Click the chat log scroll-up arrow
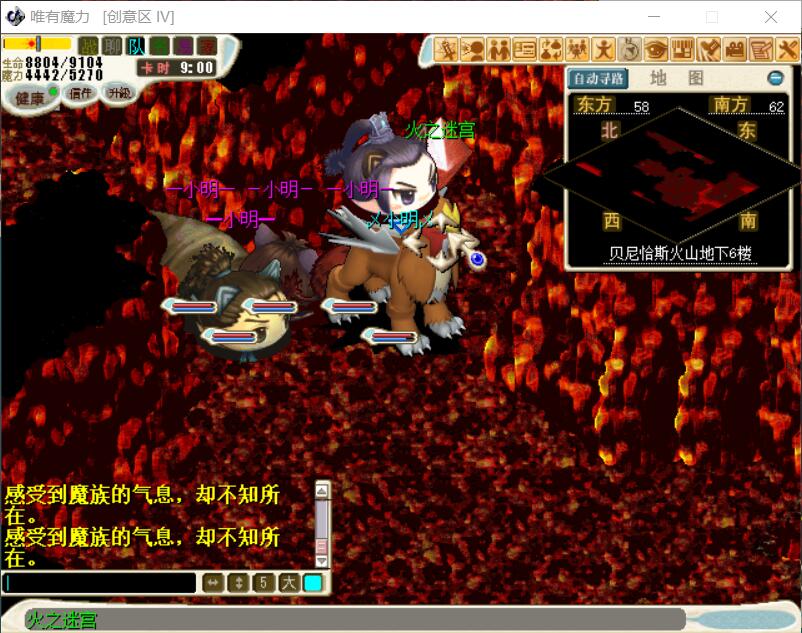Viewport: 802px width, 633px height. point(322,490)
